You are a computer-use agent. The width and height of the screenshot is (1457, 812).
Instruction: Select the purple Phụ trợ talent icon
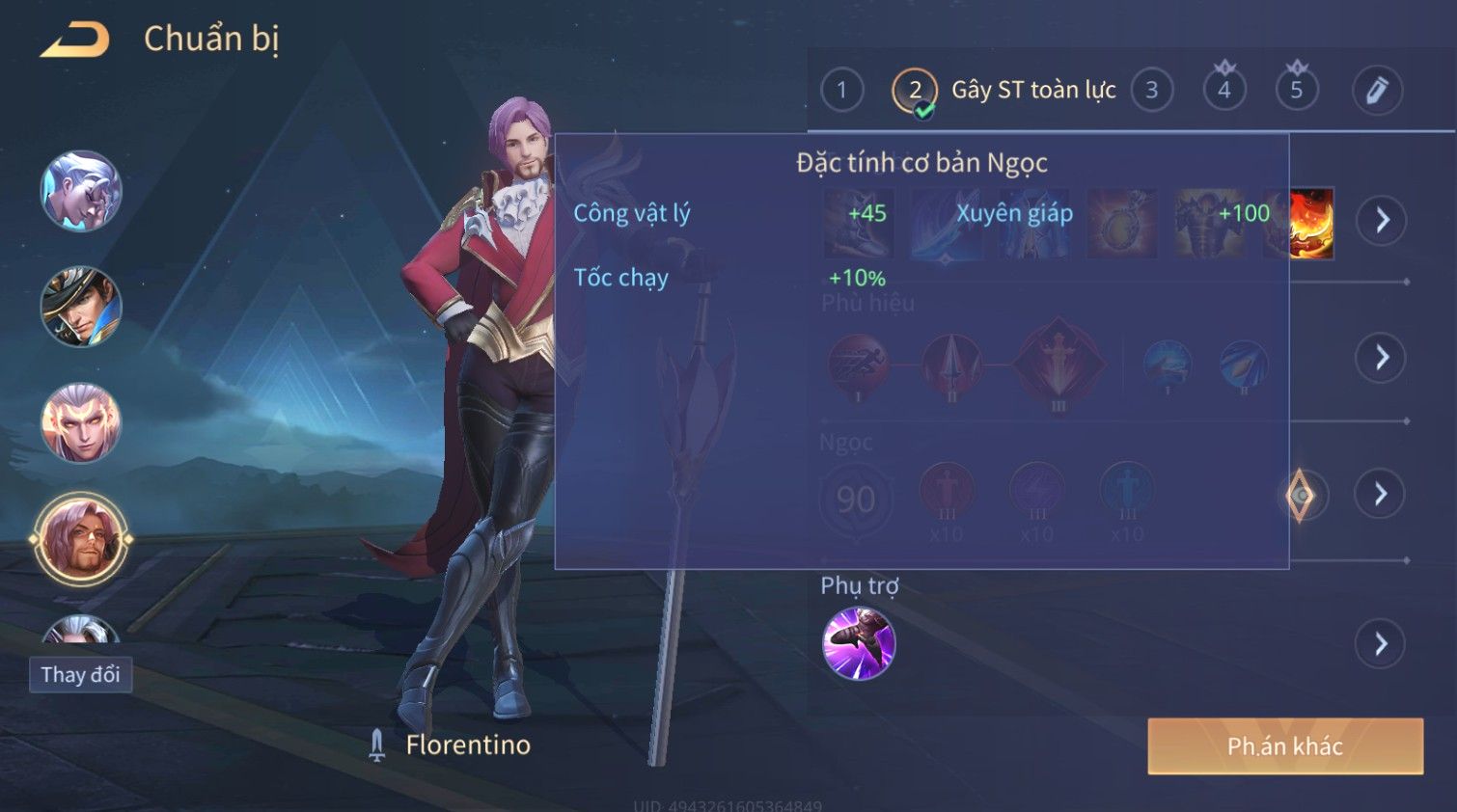click(x=859, y=643)
